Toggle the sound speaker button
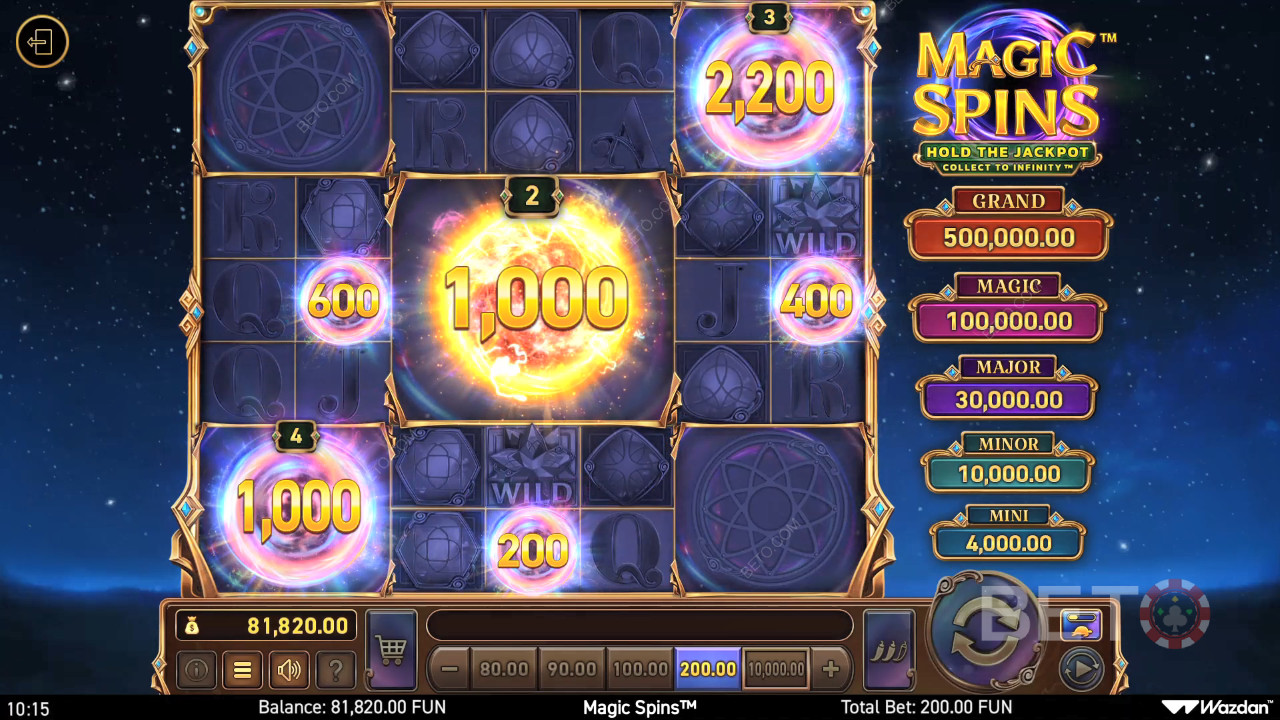This screenshot has height=720, width=1280. tap(289, 670)
